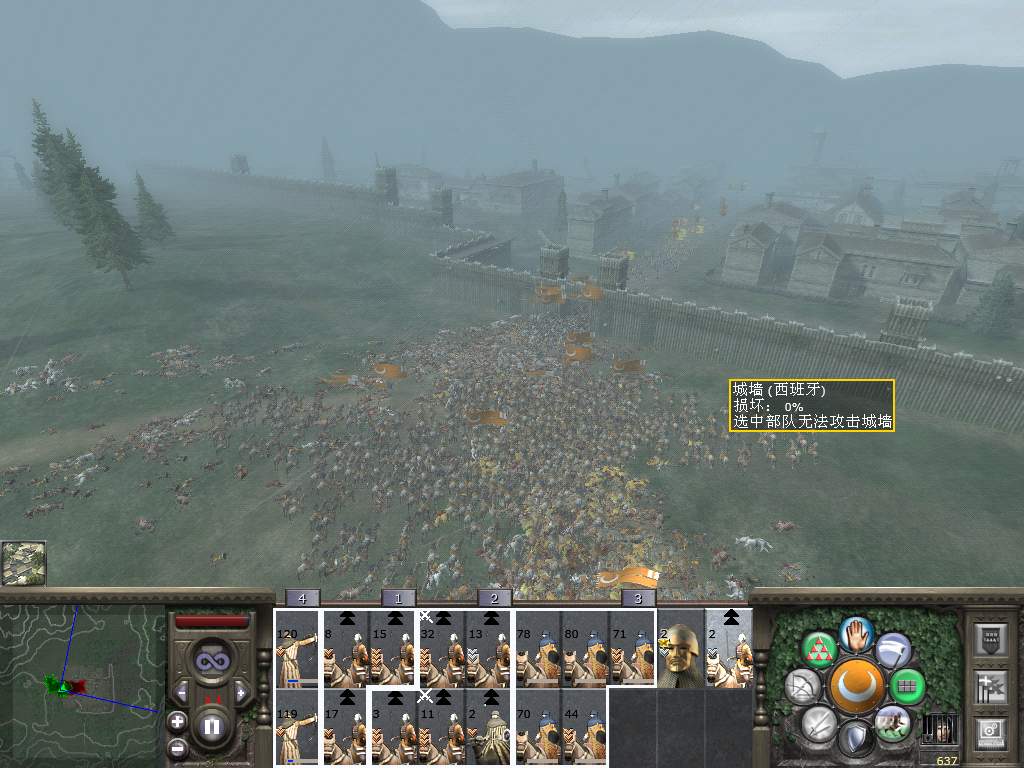Viewport: 1024px width, 768px height.
Task: Toggle the bow fire-at-will button
Action: tap(803, 687)
